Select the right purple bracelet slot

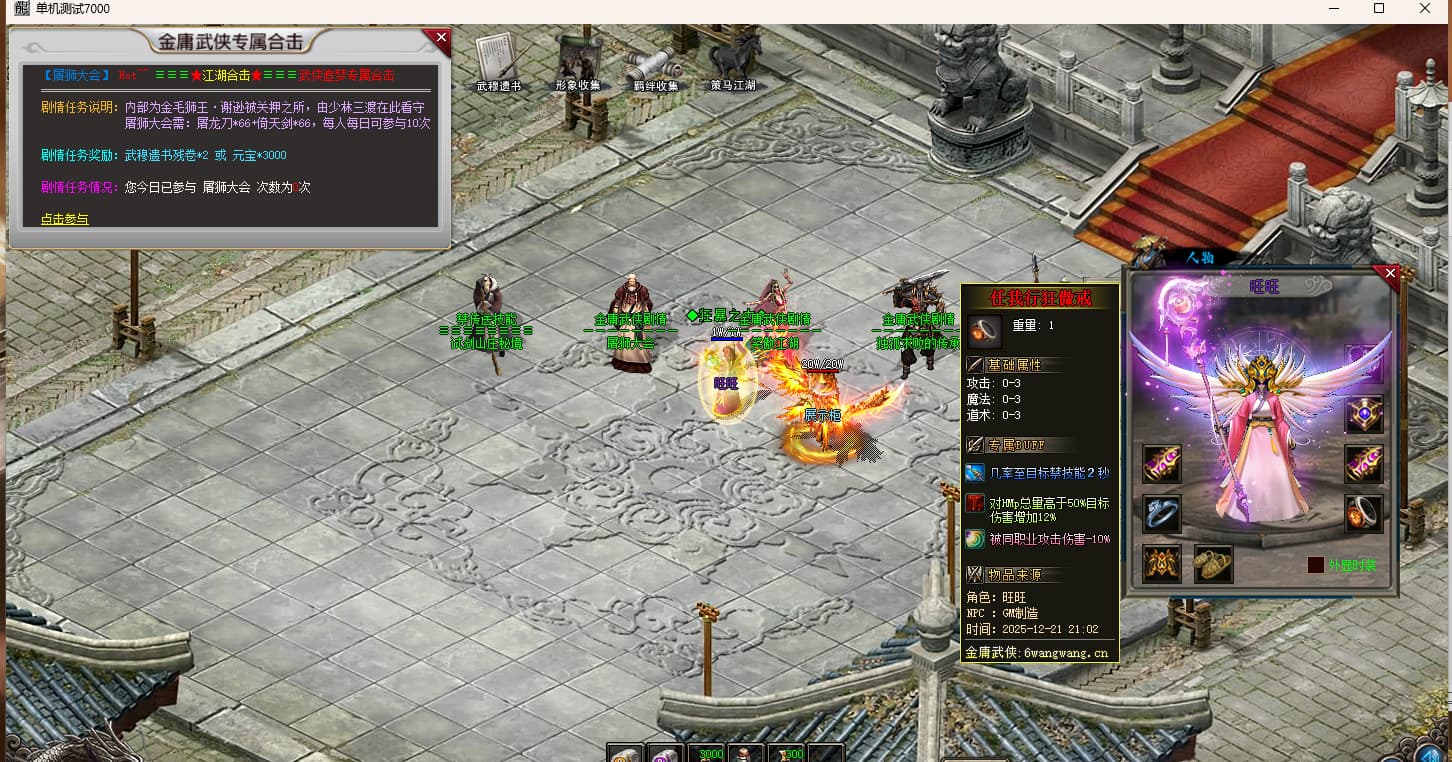pos(1364,464)
